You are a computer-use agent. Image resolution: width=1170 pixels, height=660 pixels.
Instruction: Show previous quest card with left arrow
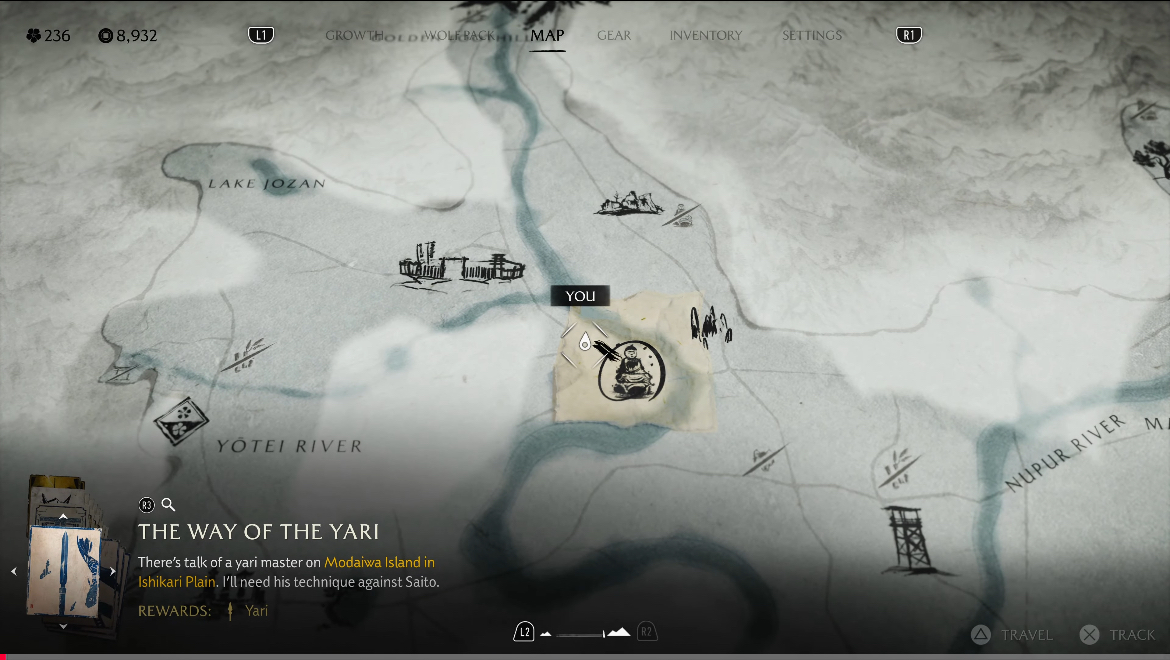(x=14, y=572)
